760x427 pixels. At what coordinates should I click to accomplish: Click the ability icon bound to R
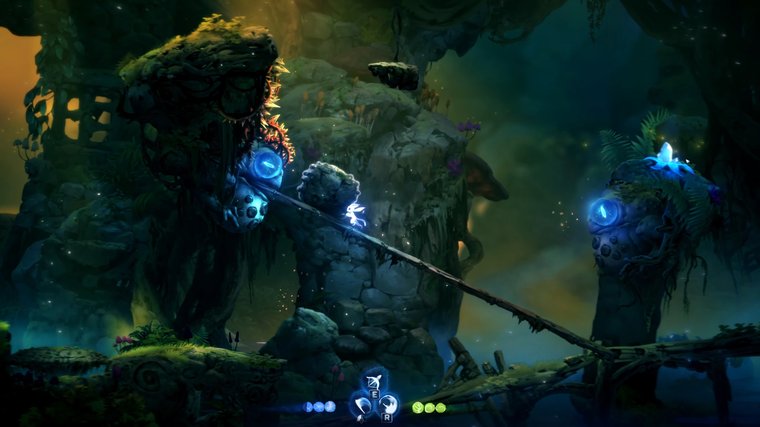(388, 404)
